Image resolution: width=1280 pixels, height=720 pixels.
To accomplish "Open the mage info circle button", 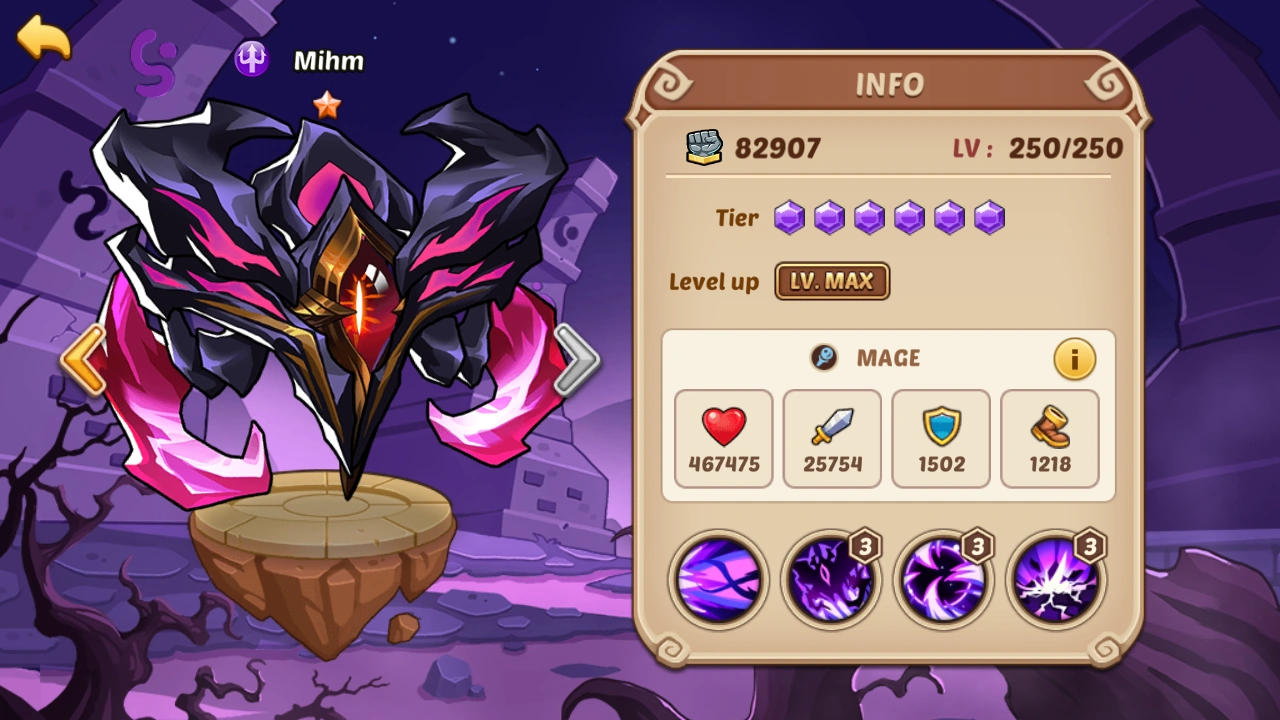I will click(1075, 358).
